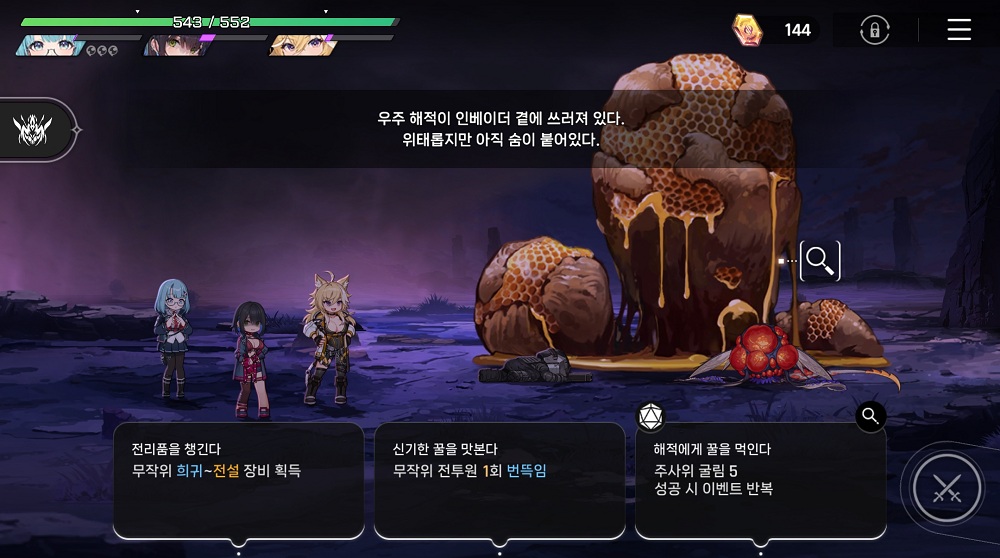Inspect the scene with magnifier icon

click(820, 261)
